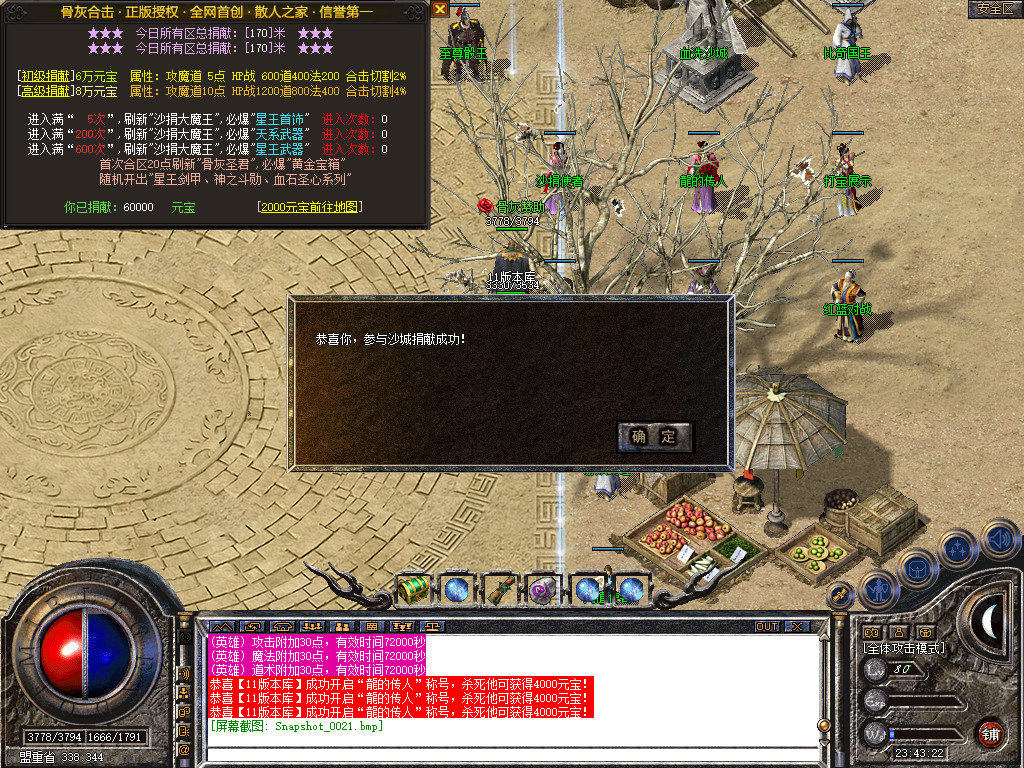Switch the 全体攻击模式 attack mode label
This screenshot has width=1024, height=768.
[903, 648]
